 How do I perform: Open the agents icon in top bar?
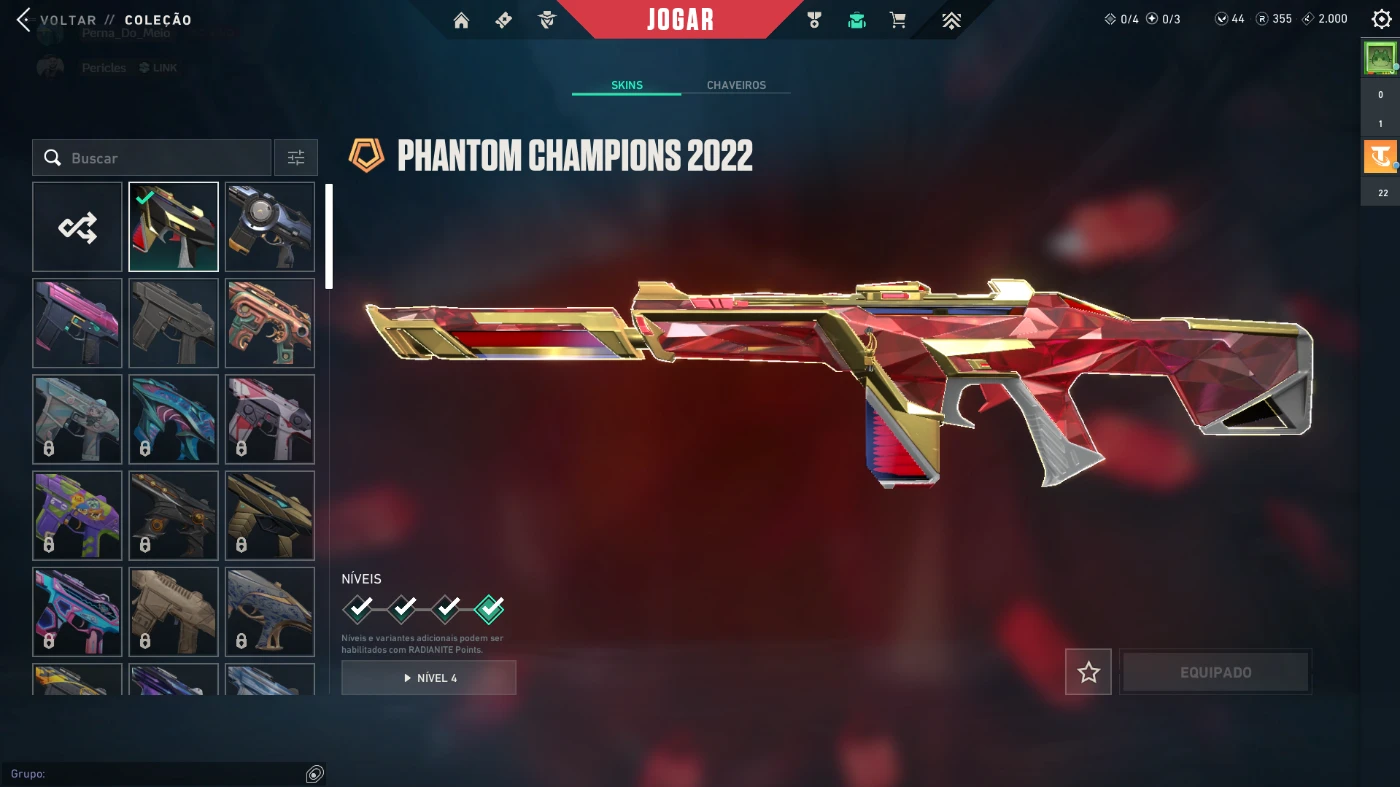coord(546,20)
